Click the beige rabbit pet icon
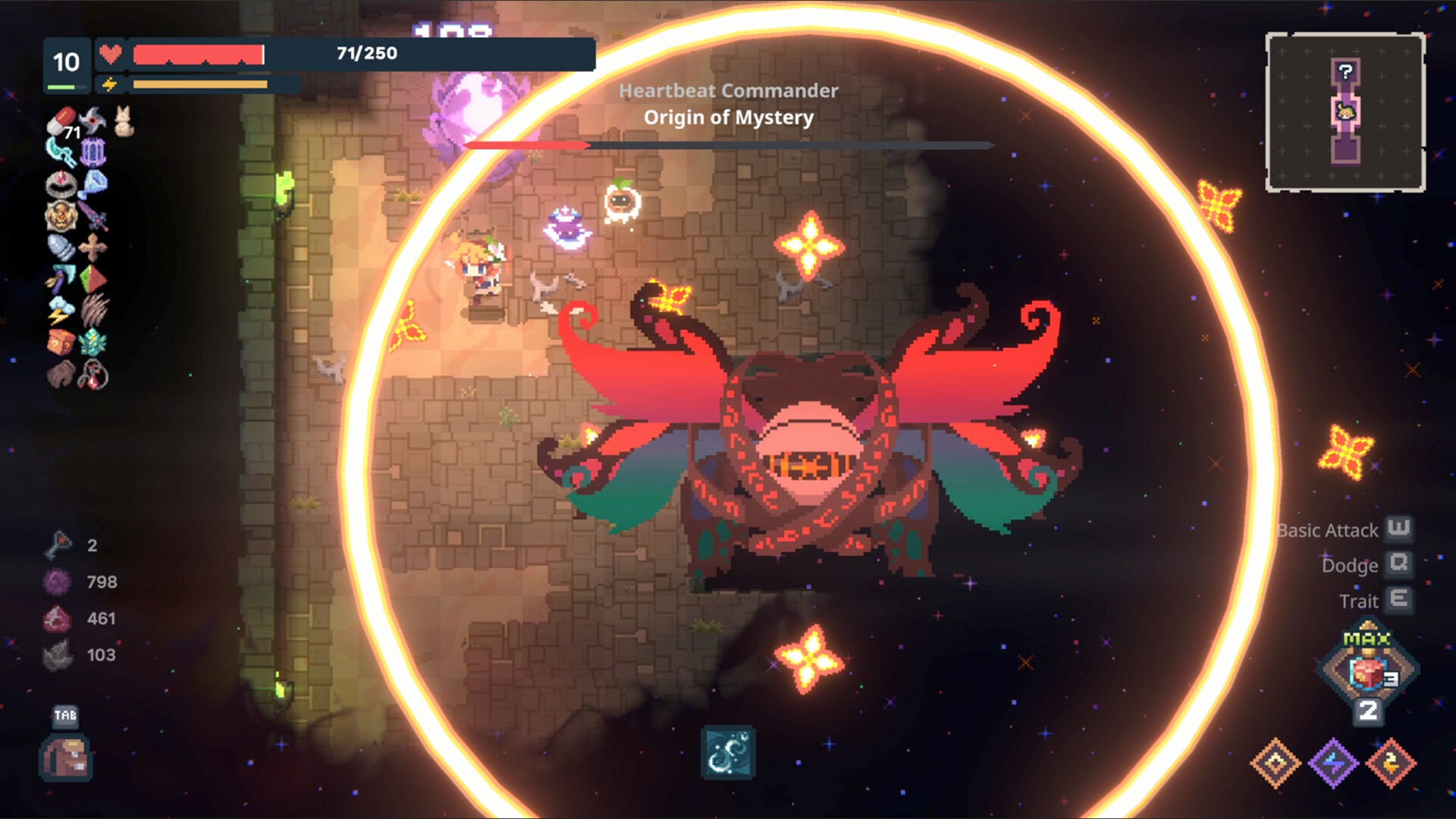 point(124,122)
